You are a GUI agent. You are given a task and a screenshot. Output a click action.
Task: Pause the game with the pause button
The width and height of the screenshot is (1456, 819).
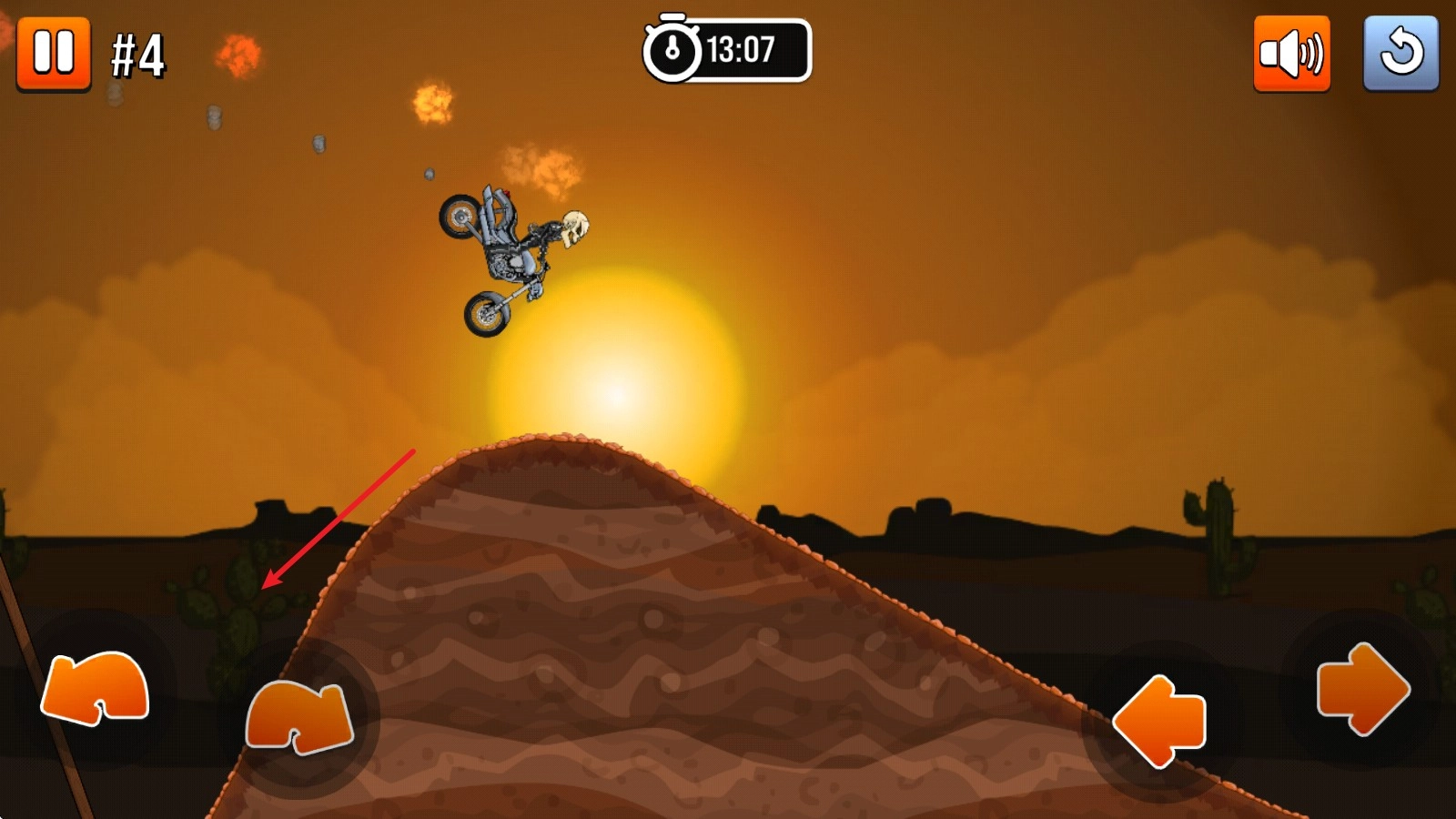coord(54,53)
